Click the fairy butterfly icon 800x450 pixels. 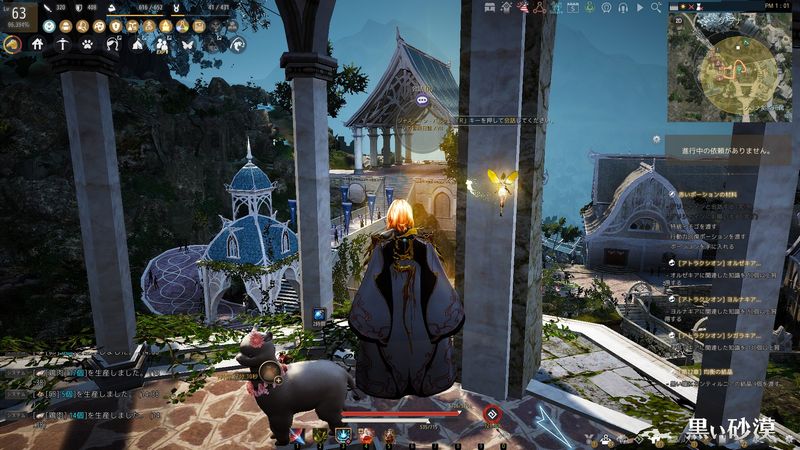click(187, 45)
